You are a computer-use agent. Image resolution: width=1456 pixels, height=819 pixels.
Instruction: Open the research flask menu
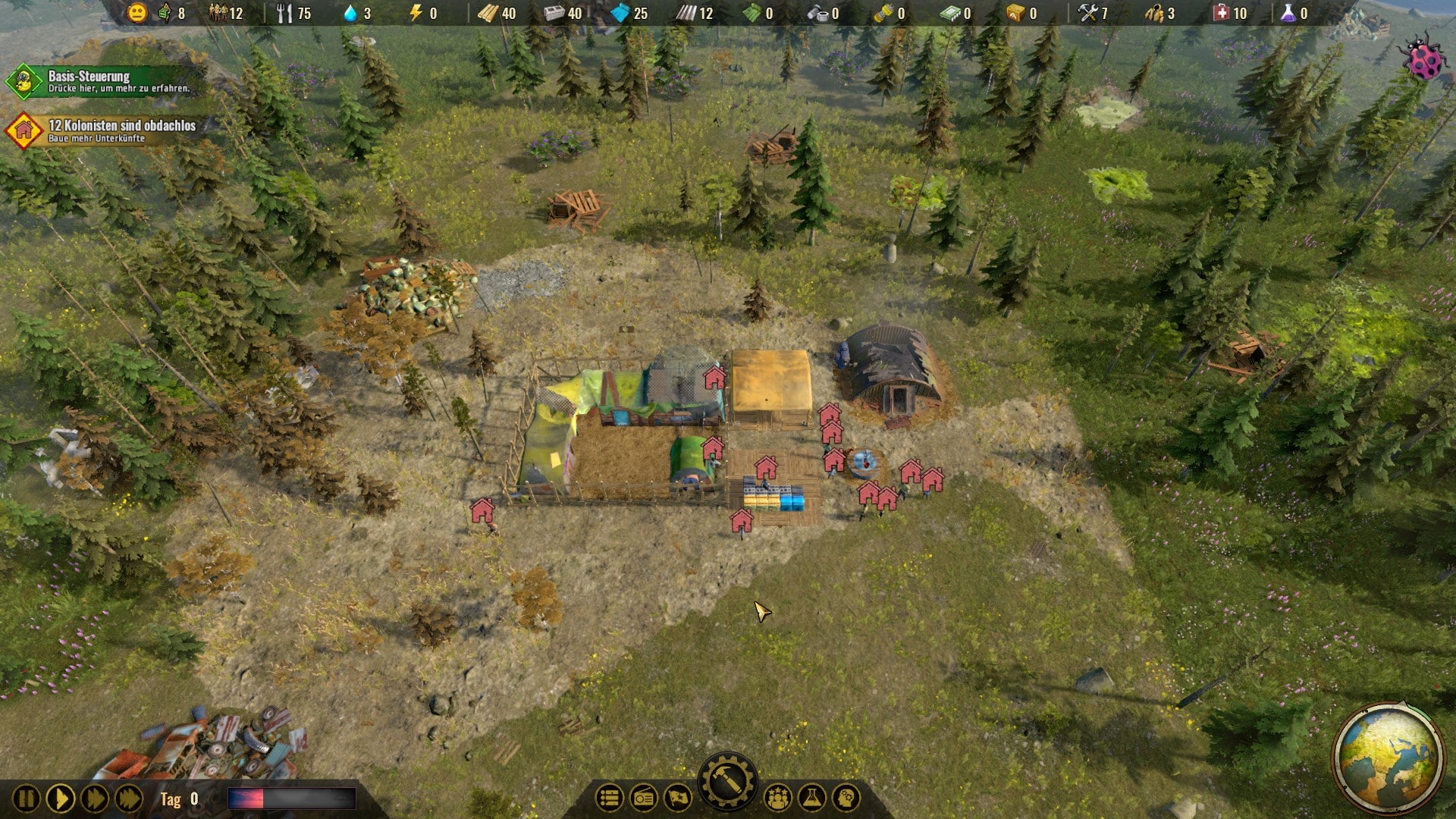pyautogui.click(x=811, y=798)
